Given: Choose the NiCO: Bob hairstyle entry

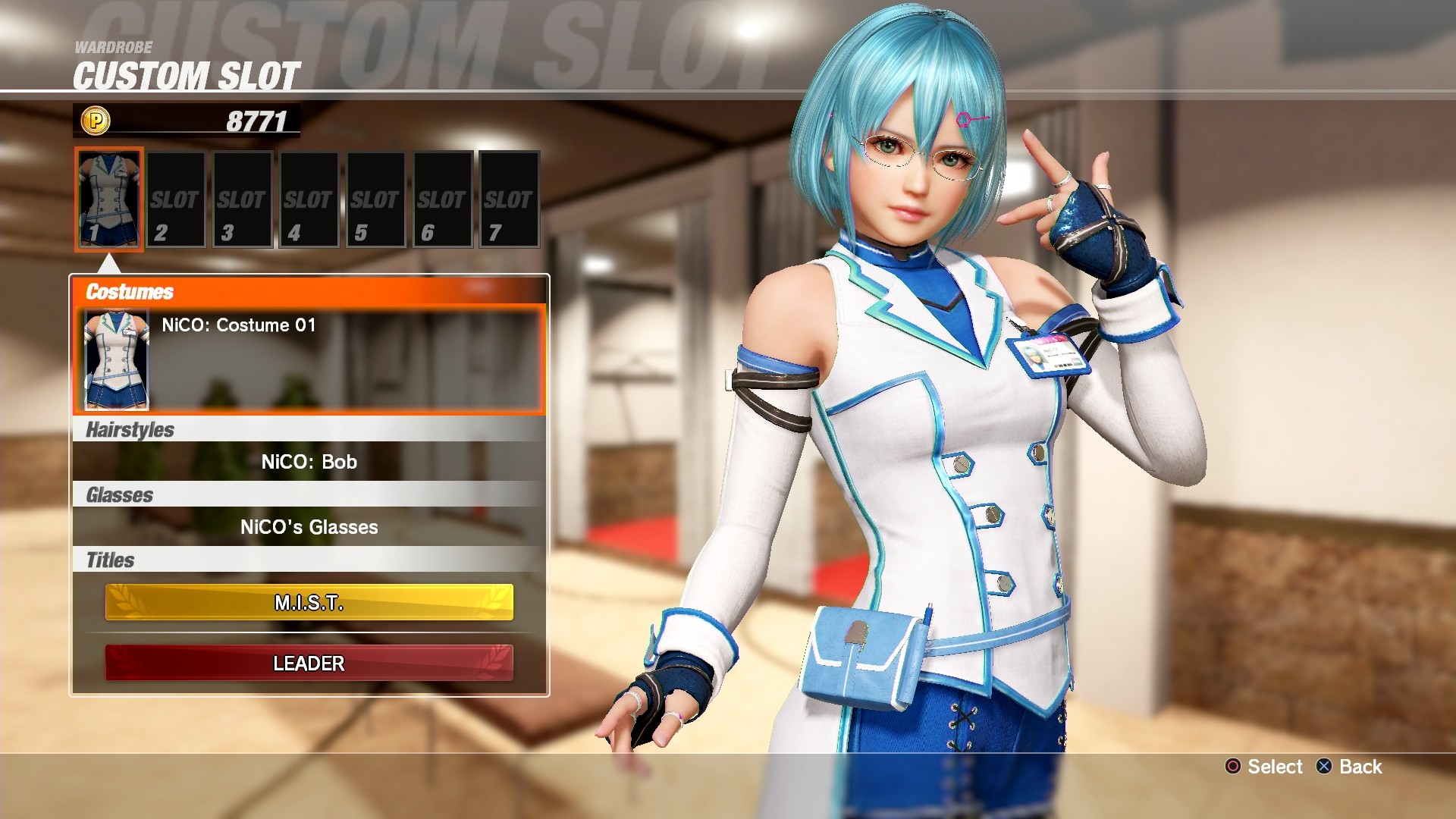Looking at the screenshot, I should tap(309, 461).
